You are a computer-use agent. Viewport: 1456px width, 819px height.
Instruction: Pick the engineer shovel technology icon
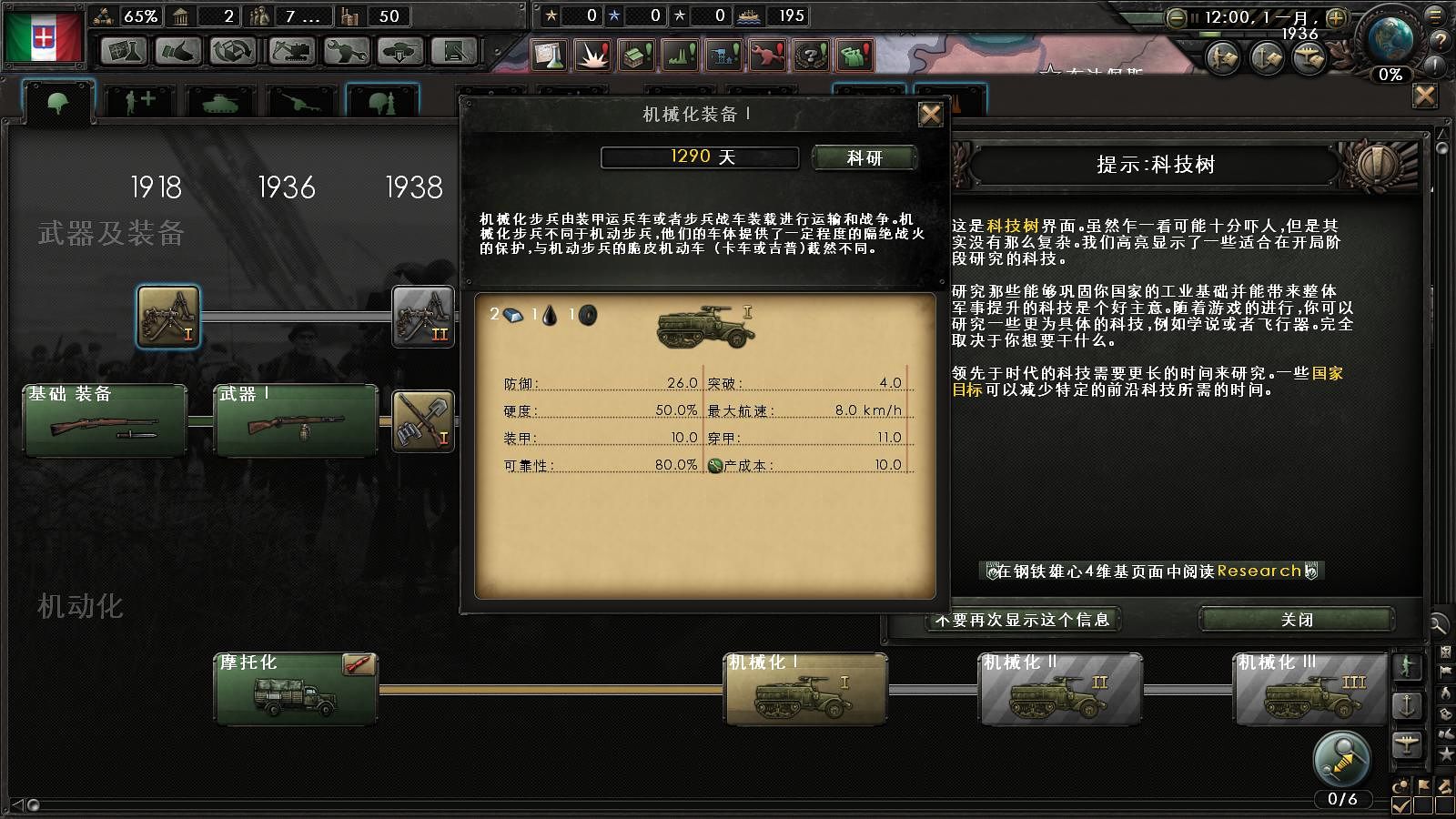422,420
